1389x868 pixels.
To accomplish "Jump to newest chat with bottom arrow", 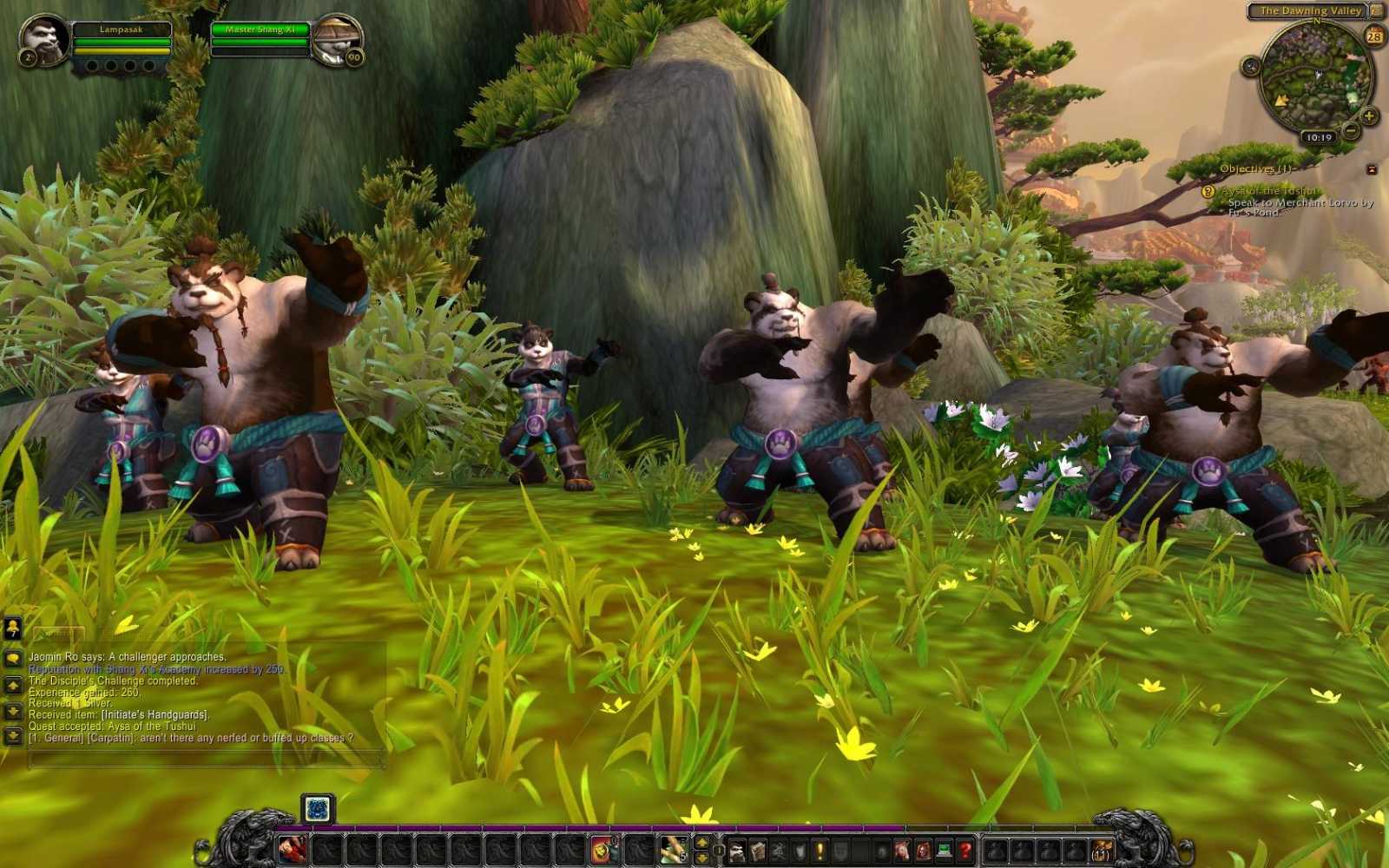I will (12, 736).
